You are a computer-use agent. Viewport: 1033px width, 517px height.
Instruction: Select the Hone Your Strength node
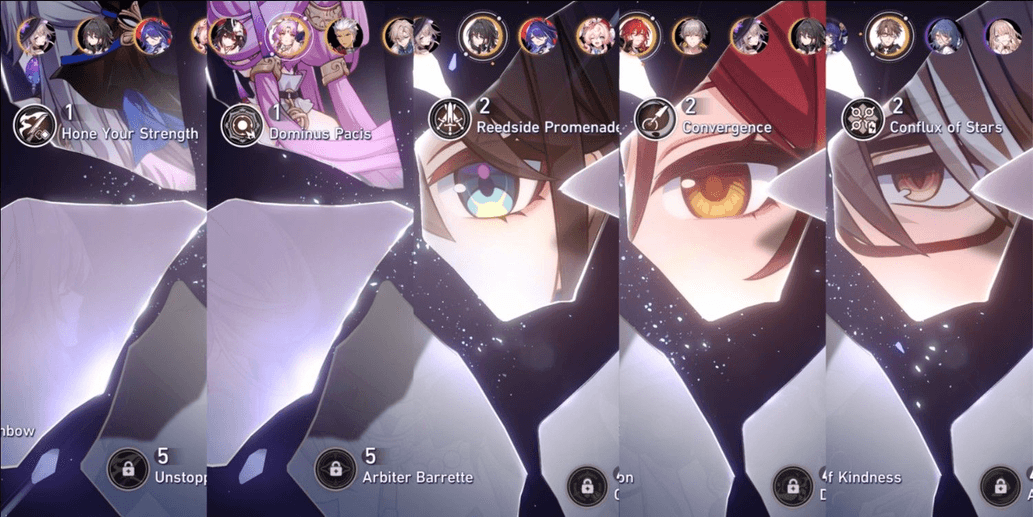(32, 127)
